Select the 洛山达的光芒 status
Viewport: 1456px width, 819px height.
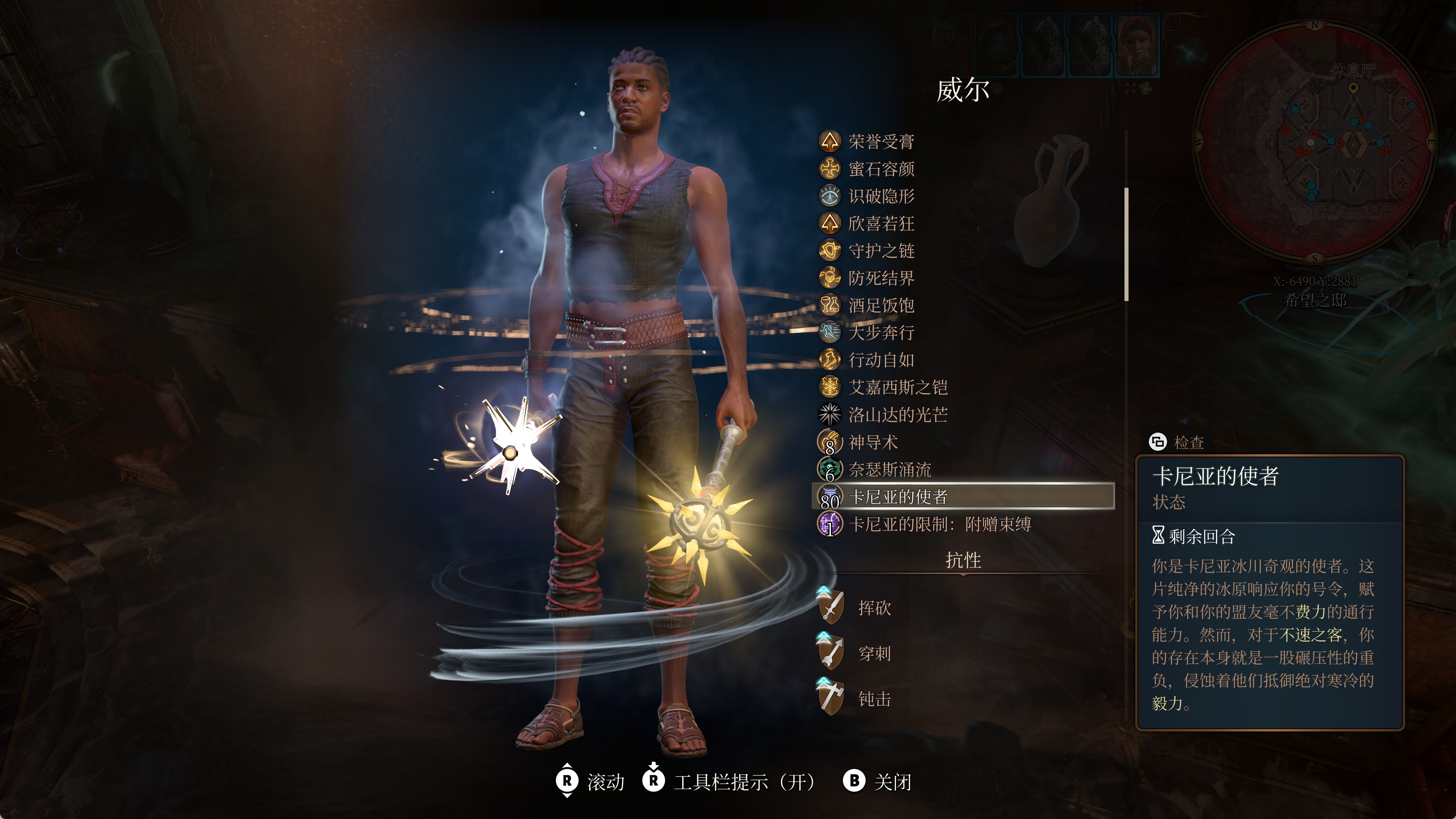click(897, 414)
